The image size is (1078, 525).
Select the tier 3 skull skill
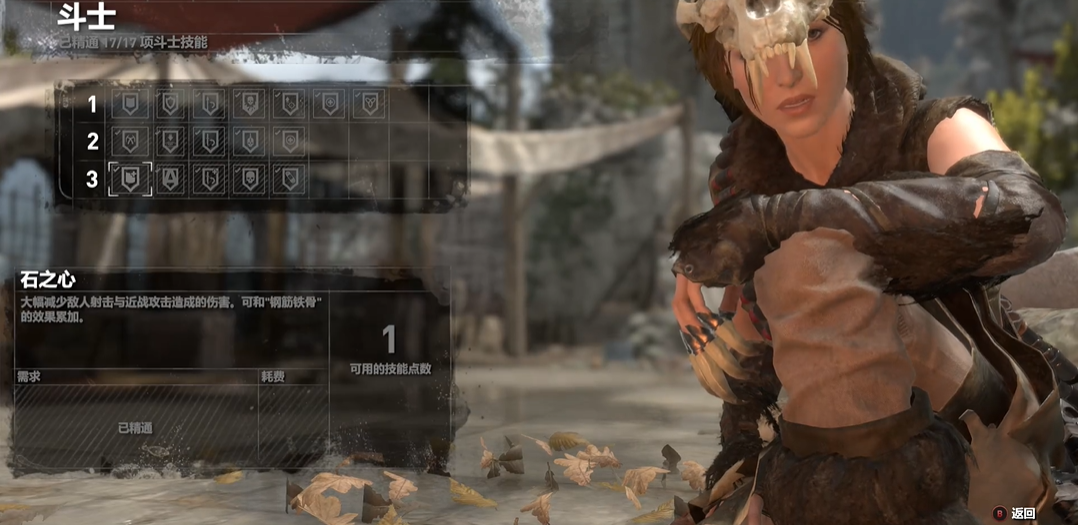(249, 178)
